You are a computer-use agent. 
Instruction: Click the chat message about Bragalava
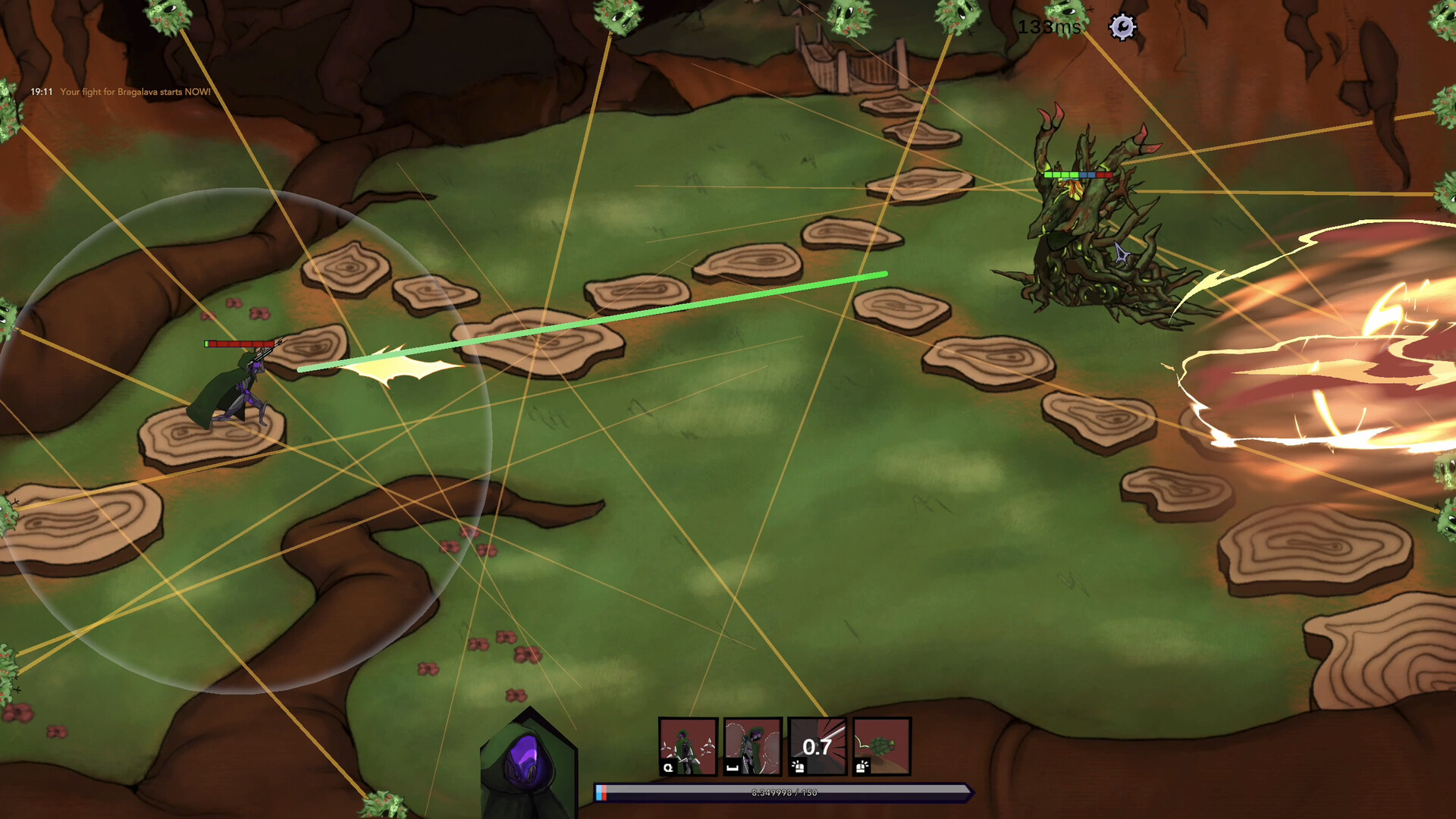coord(135,91)
